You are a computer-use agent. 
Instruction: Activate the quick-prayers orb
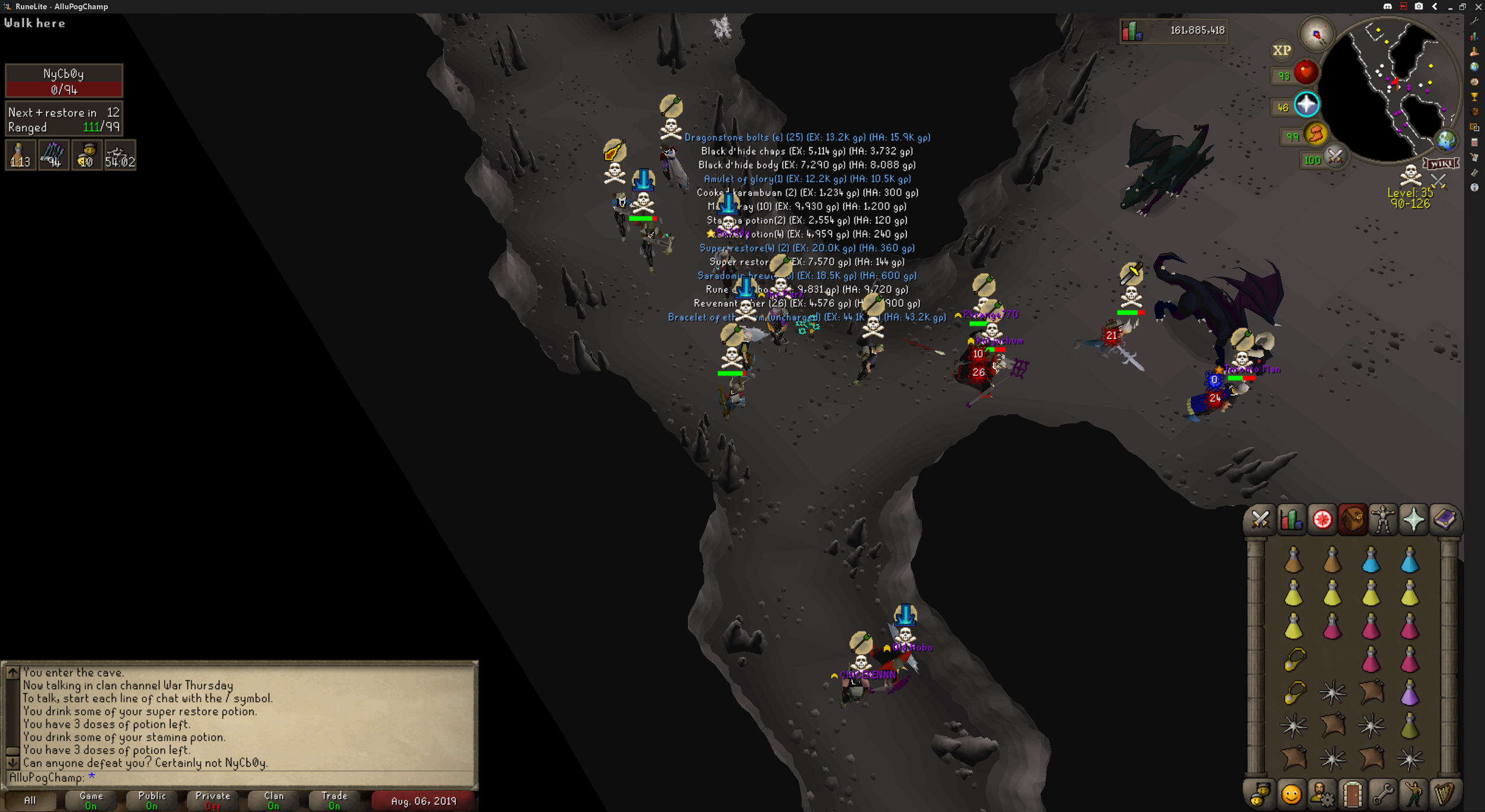tap(1306, 105)
